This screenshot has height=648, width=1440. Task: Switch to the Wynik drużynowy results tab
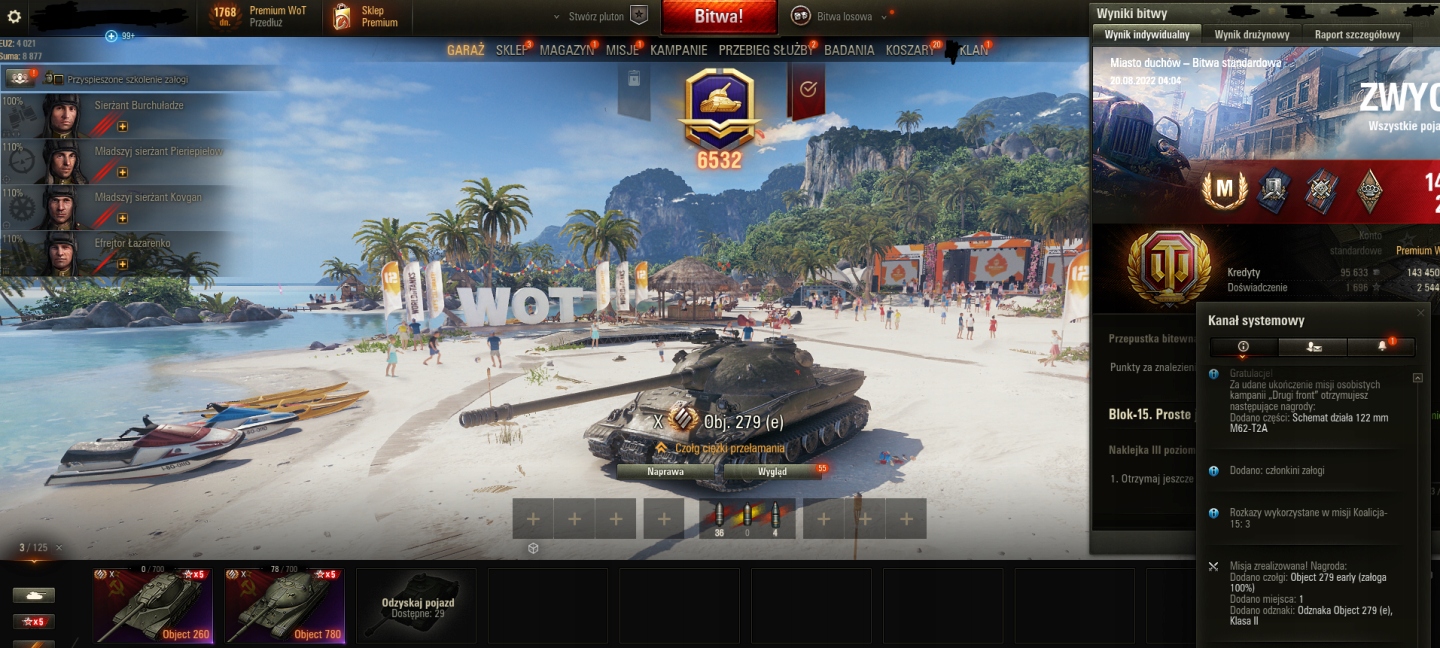(x=1251, y=34)
